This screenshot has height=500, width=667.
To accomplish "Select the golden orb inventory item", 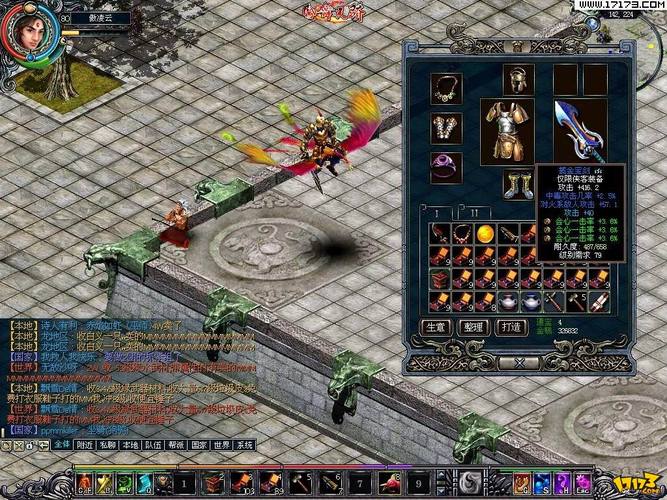I will coord(483,232).
